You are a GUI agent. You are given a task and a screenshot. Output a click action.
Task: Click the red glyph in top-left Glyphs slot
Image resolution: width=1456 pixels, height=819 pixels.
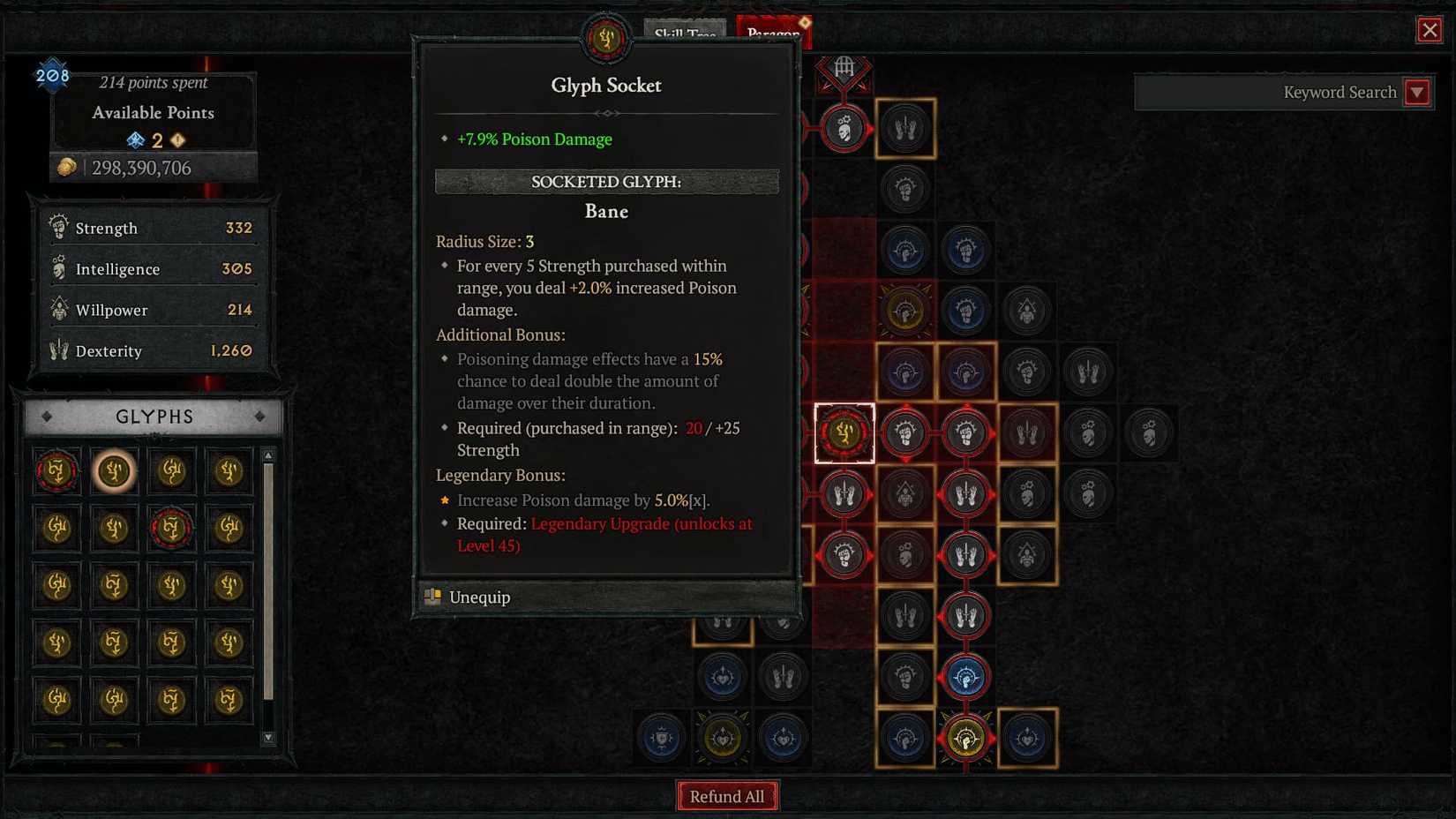tap(56, 470)
